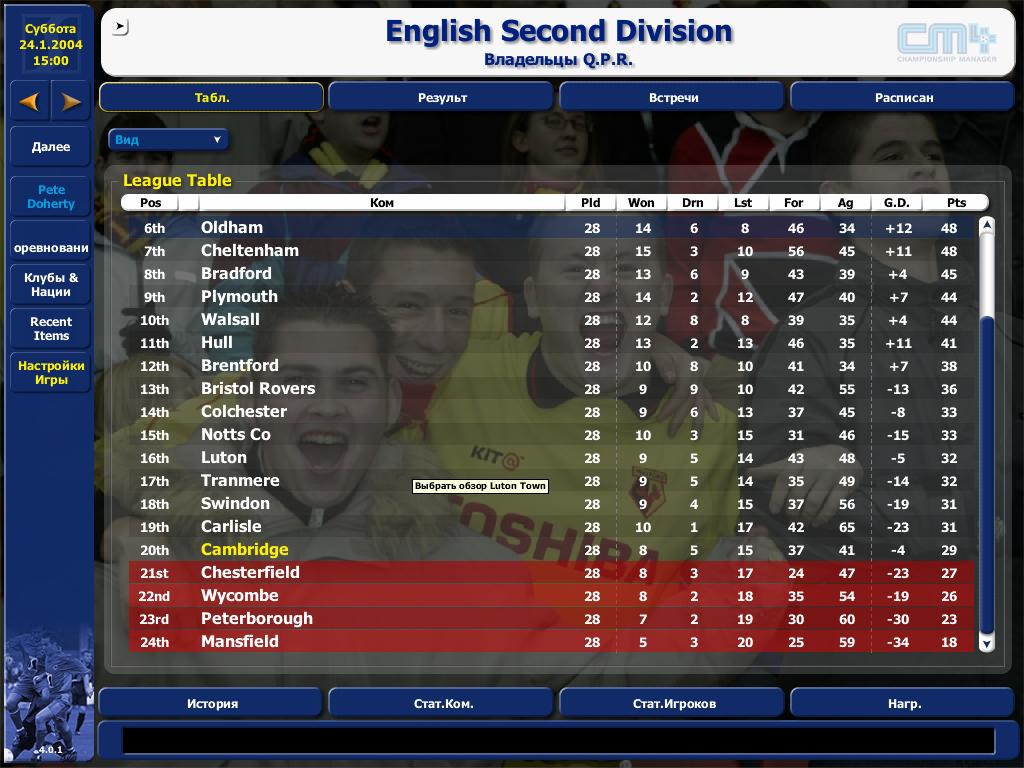Viewport: 1024px width, 768px height.
Task: Click the table scrollbar down arrow
Action: point(987,644)
